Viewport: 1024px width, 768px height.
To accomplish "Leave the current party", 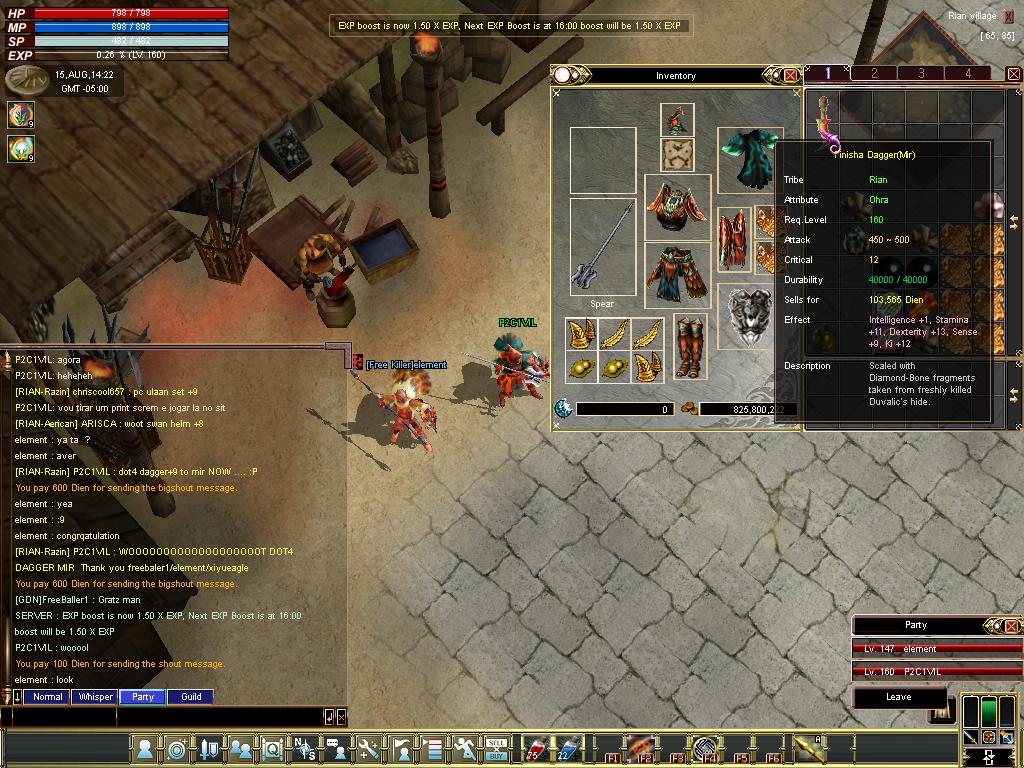I will click(898, 697).
